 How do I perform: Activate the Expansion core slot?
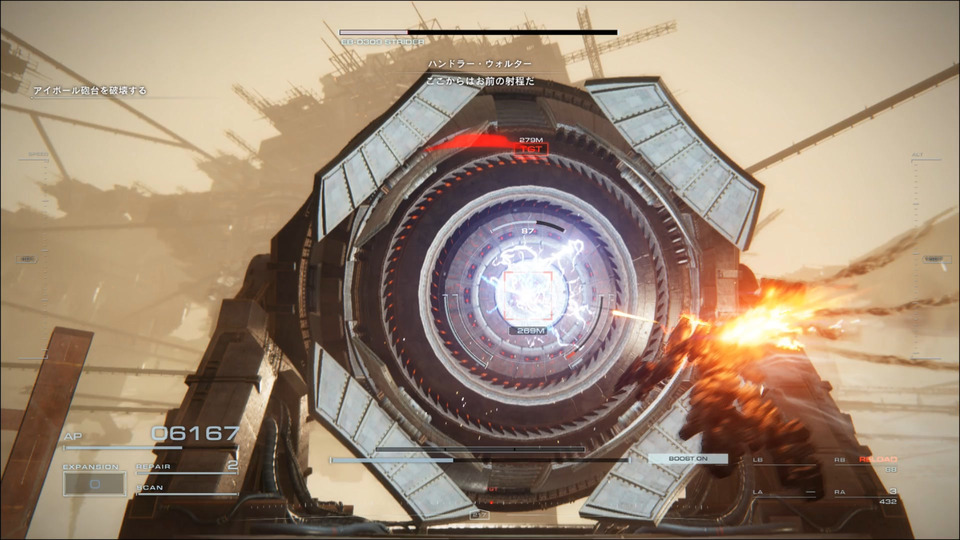click(x=95, y=483)
